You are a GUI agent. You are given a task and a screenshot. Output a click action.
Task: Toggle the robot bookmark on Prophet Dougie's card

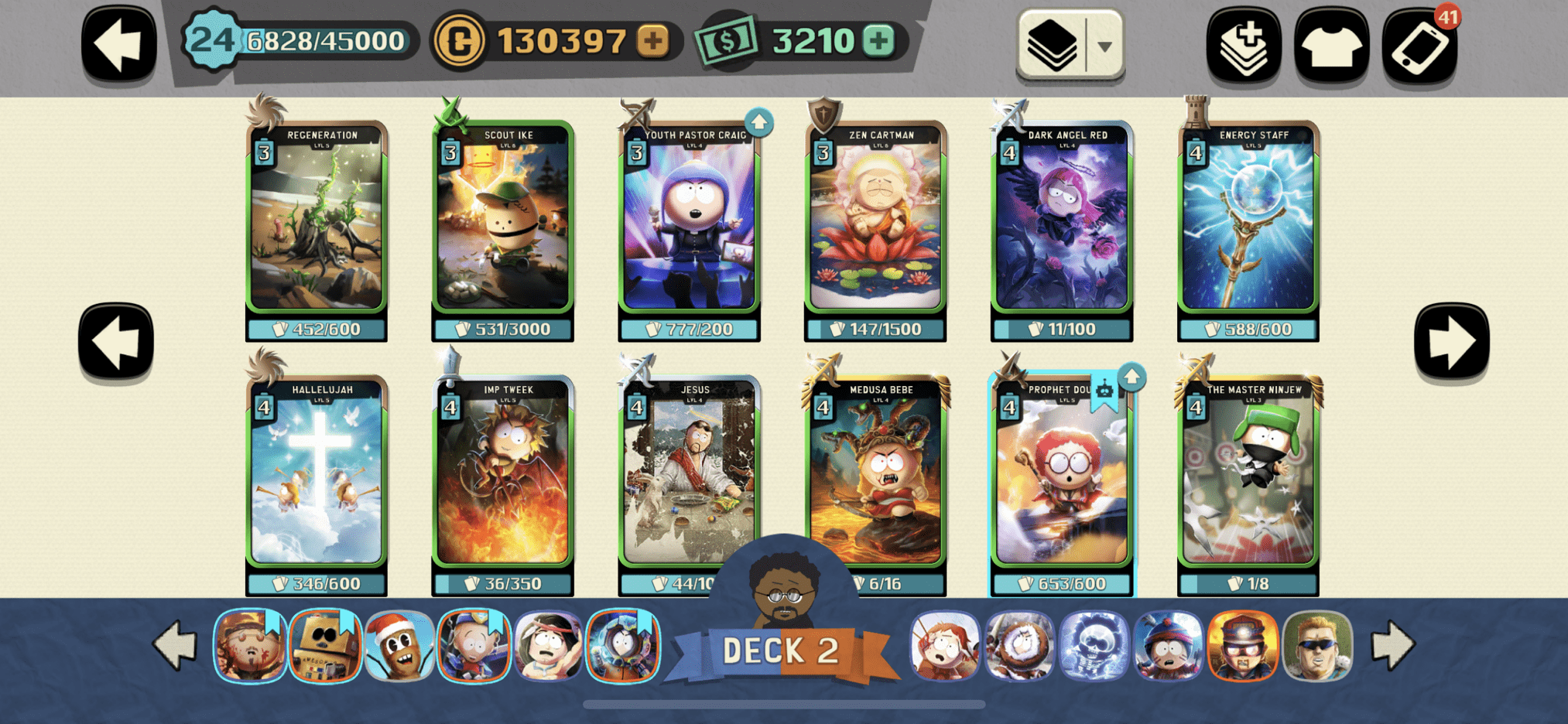1104,391
